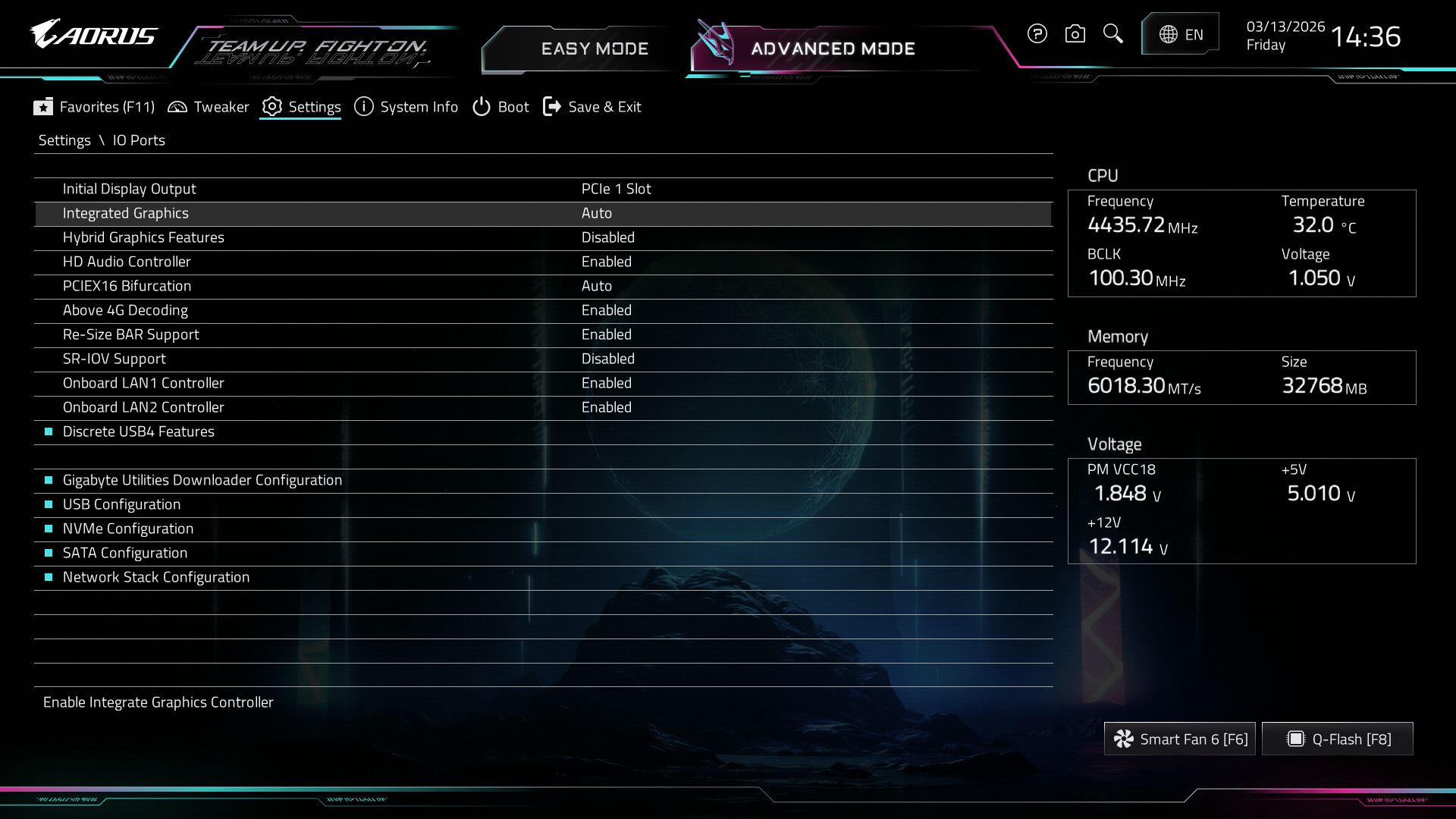Switch to the Boot tab
1456x819 pixels.
[500, 107]
